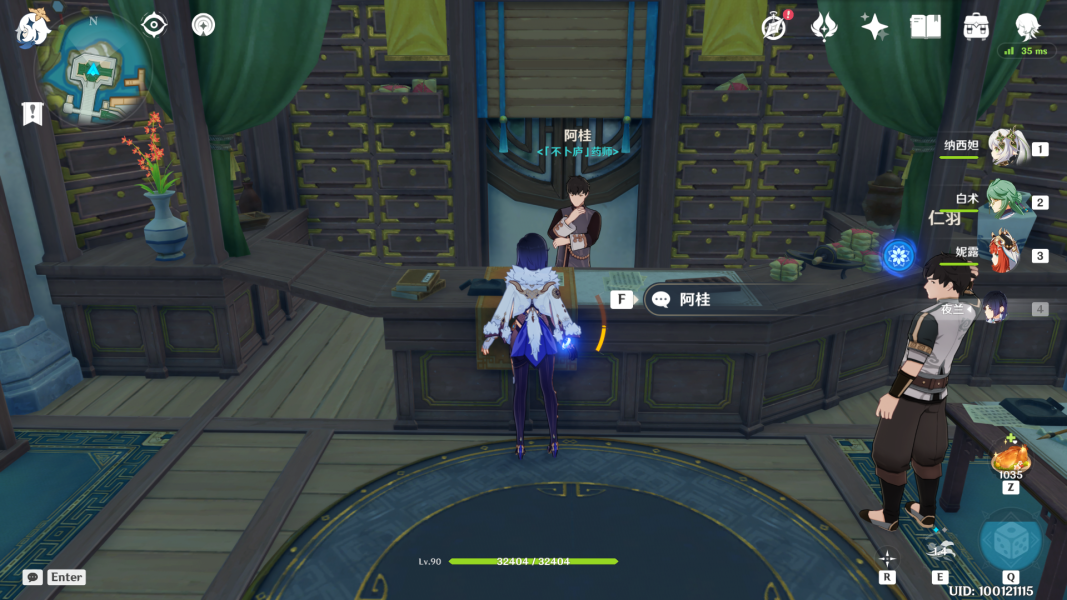The width and height of the screenshot is (1067, 600).
Task: Open the inventory backpack
Action: click(x=976, y=27)
